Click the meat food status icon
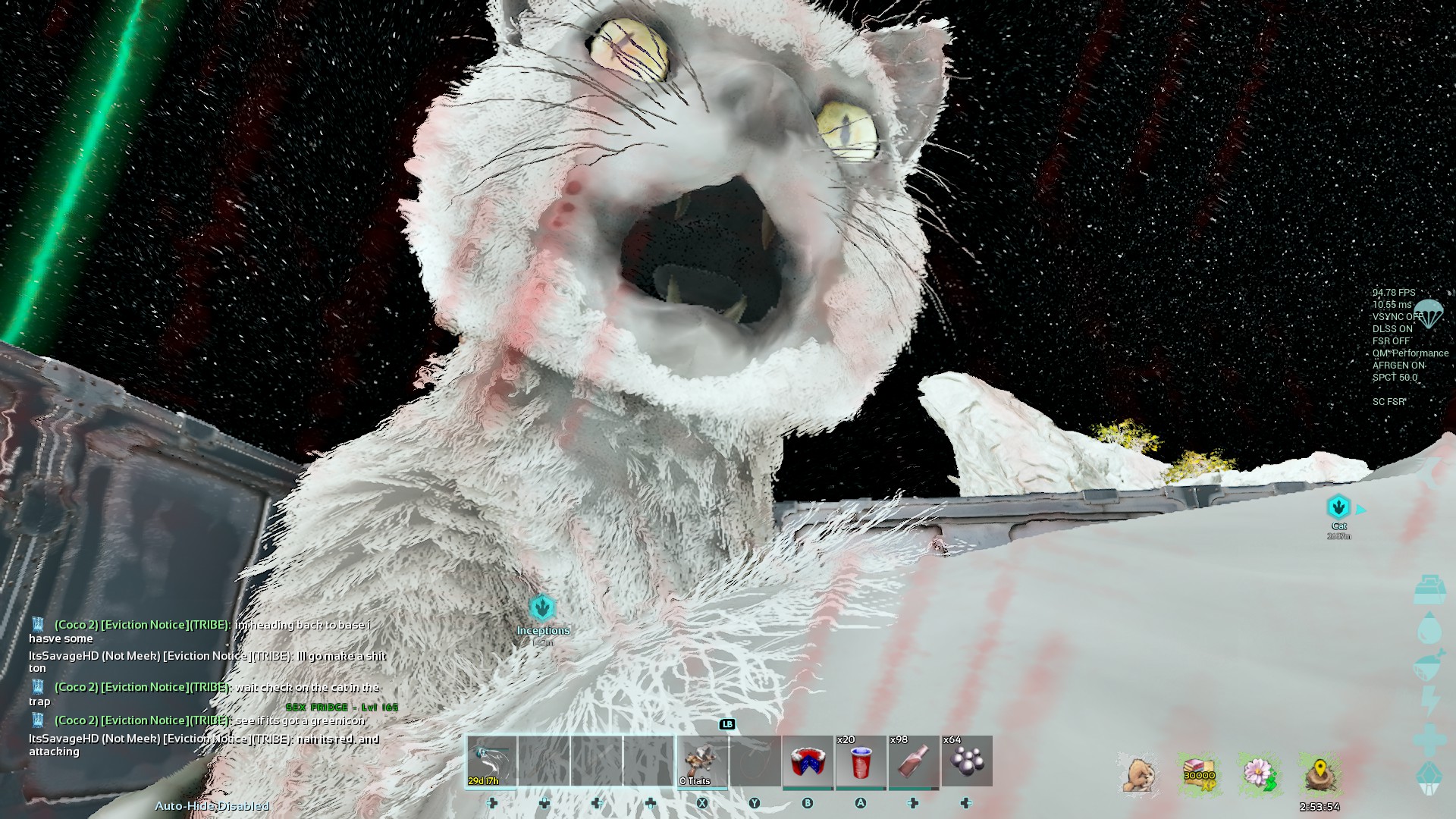The image size is (1456, 819). [1429, 665]
